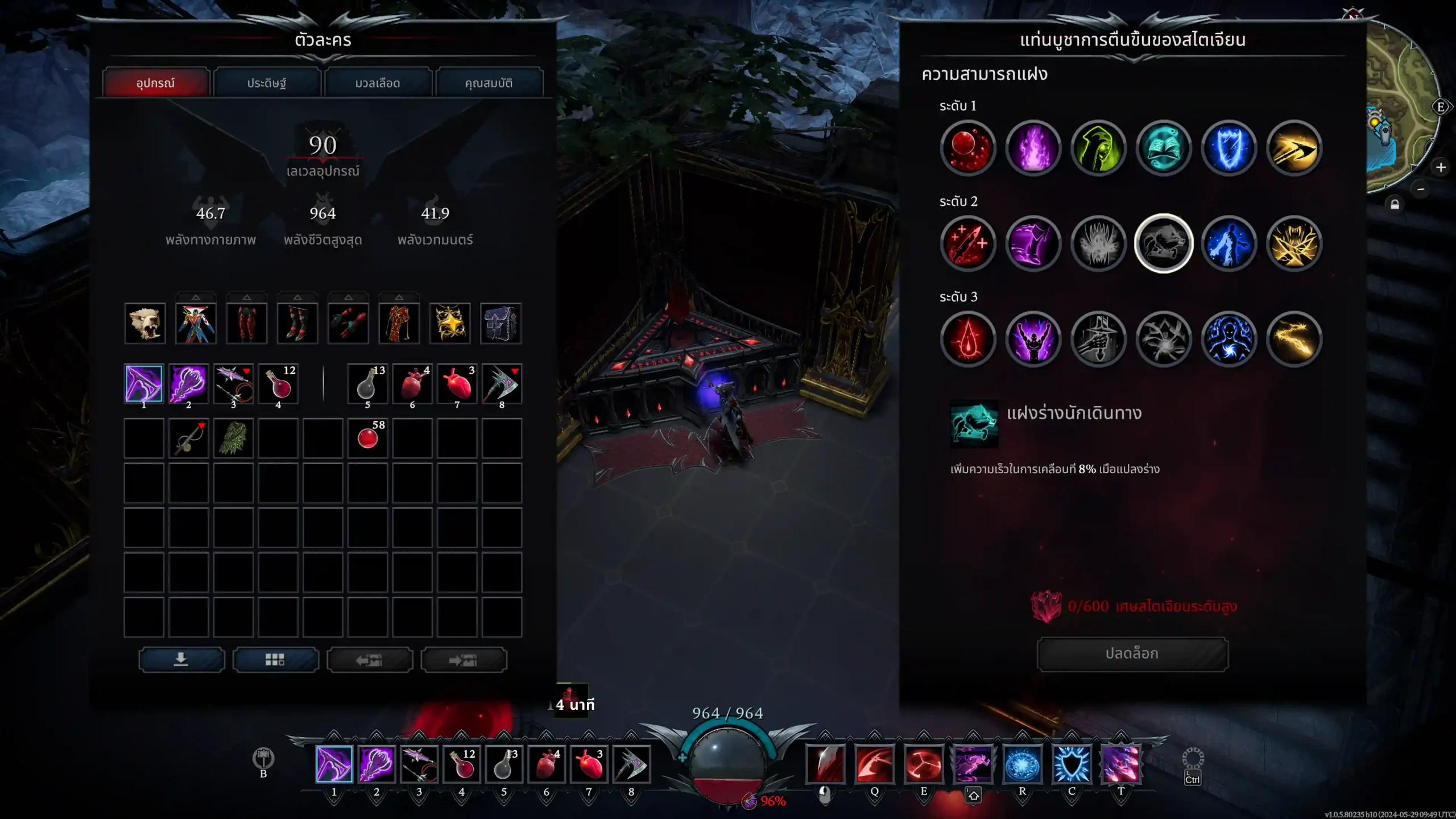Choose the red blood drop tier 3 passive
Viewport: 1456px width, 819px height.
click(x=967, y=340)
